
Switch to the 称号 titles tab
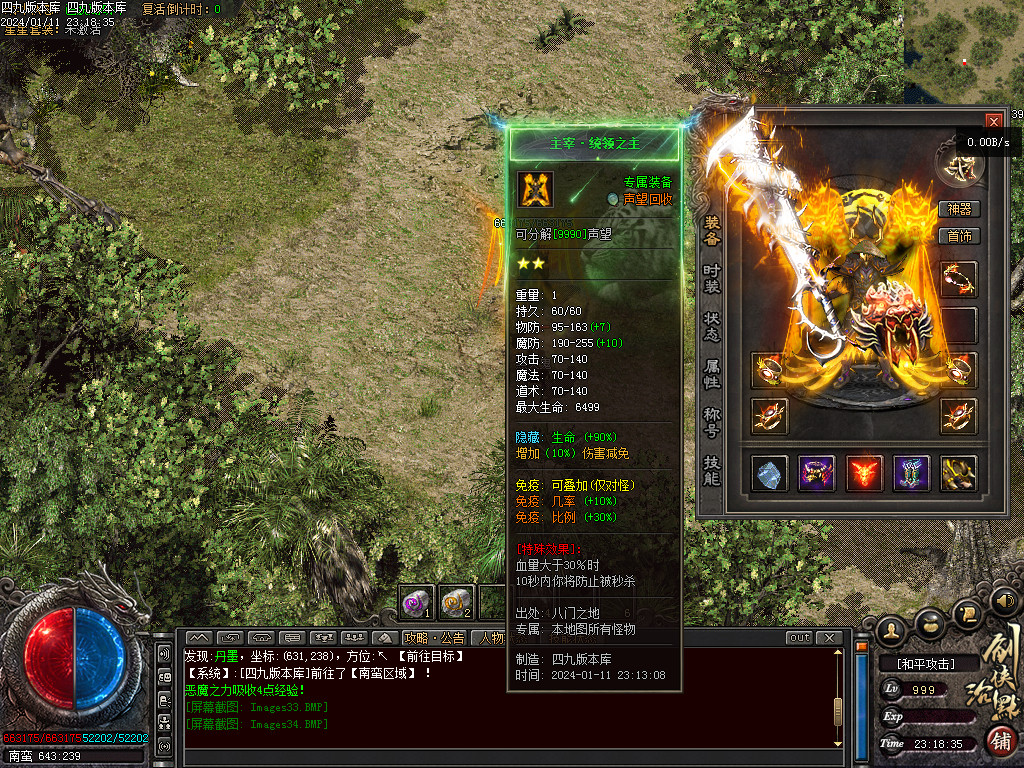tap(712, 421)
